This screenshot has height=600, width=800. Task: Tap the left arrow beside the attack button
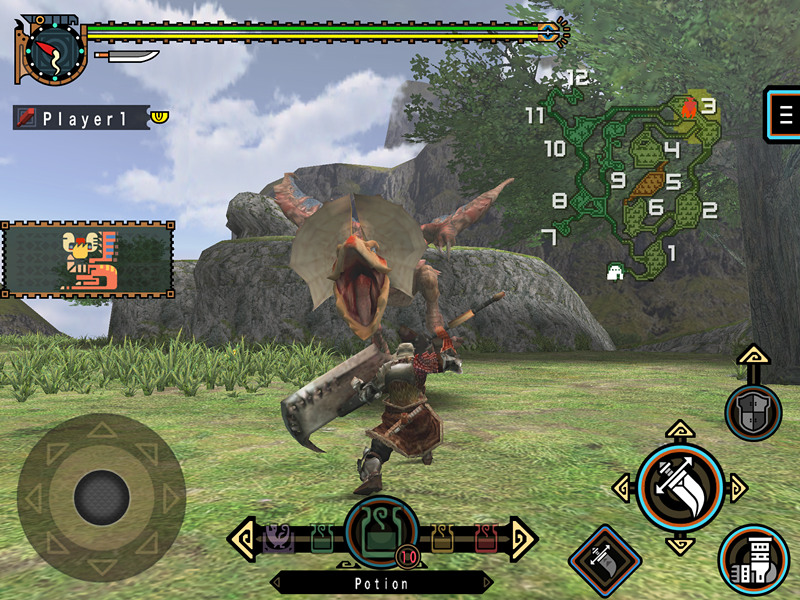click(622, 488)
